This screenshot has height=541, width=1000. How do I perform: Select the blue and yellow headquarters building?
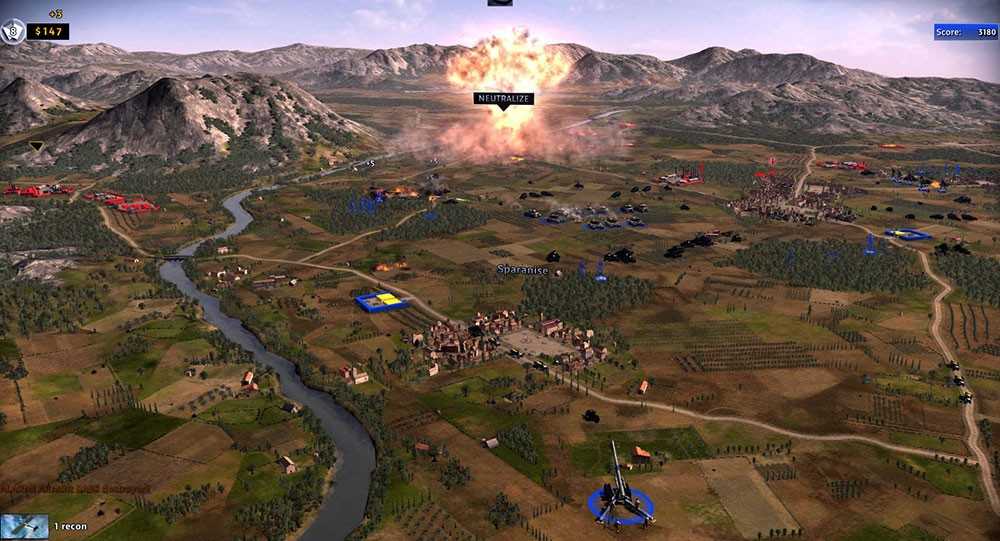click(x=382, y=301)
